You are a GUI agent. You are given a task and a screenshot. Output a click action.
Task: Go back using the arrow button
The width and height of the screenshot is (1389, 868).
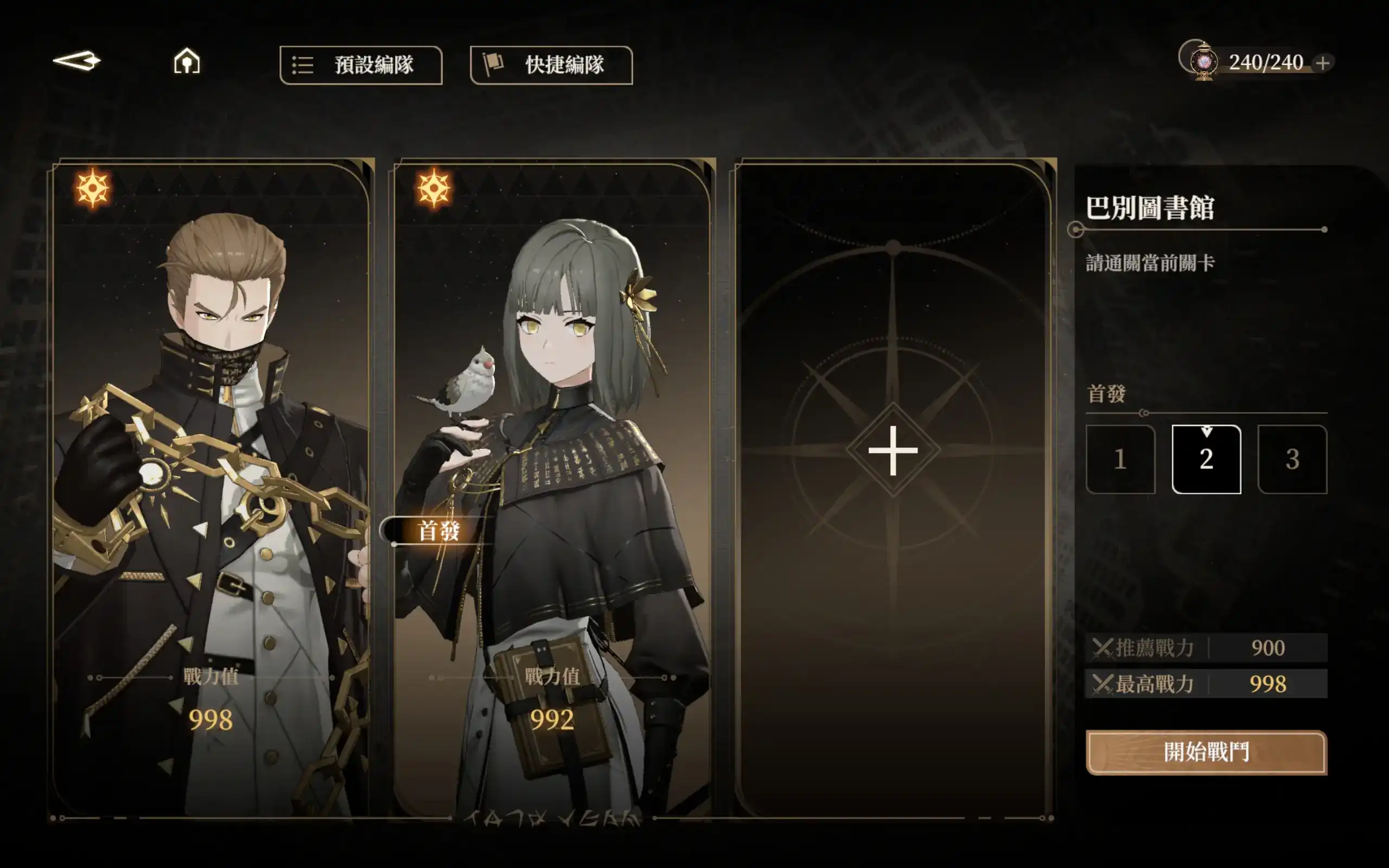[77, 61]
